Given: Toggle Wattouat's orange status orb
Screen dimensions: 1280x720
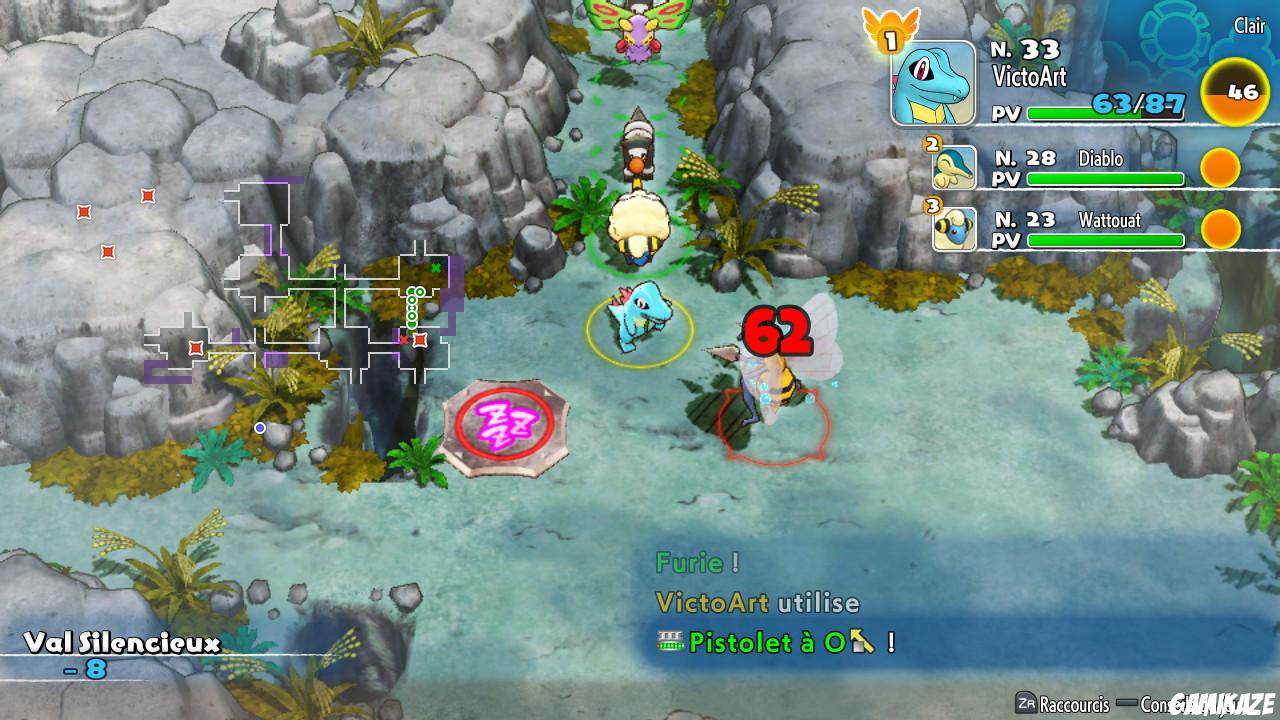Looking at the screenshot, I should tap(1221, 231).
